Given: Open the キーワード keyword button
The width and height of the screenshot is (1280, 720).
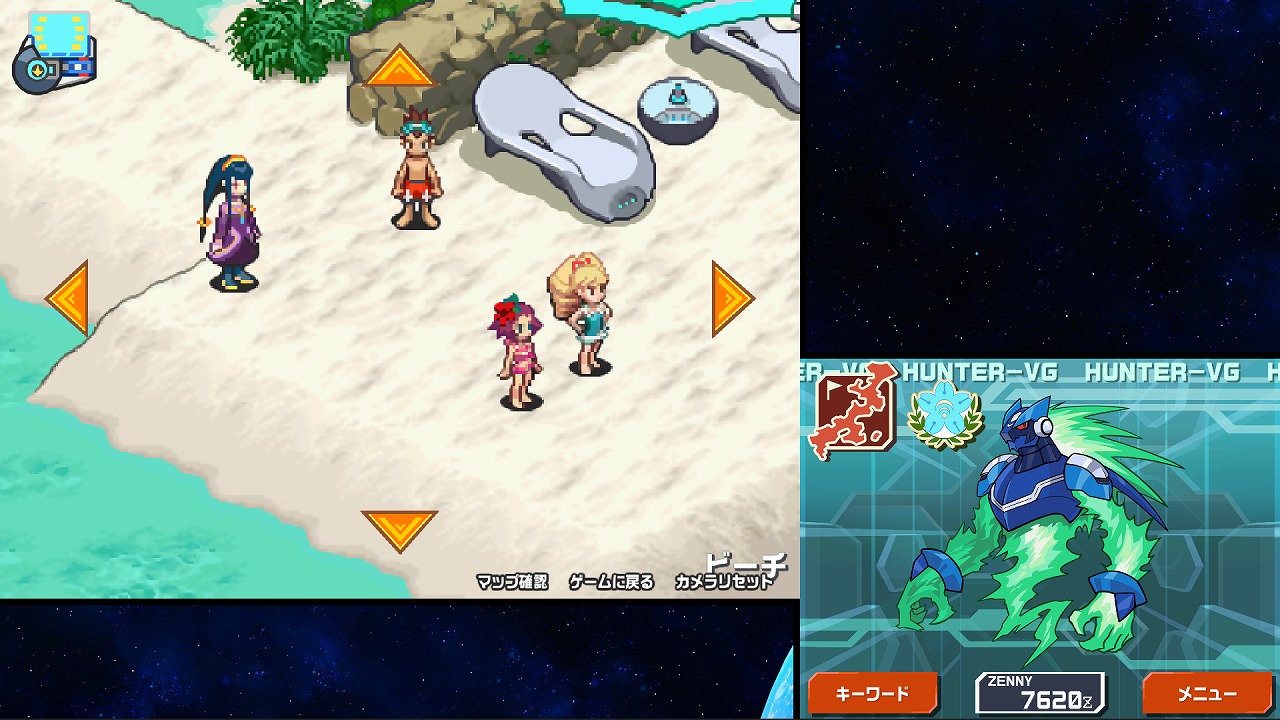Looking at the screenshot, I should (872, 694).
